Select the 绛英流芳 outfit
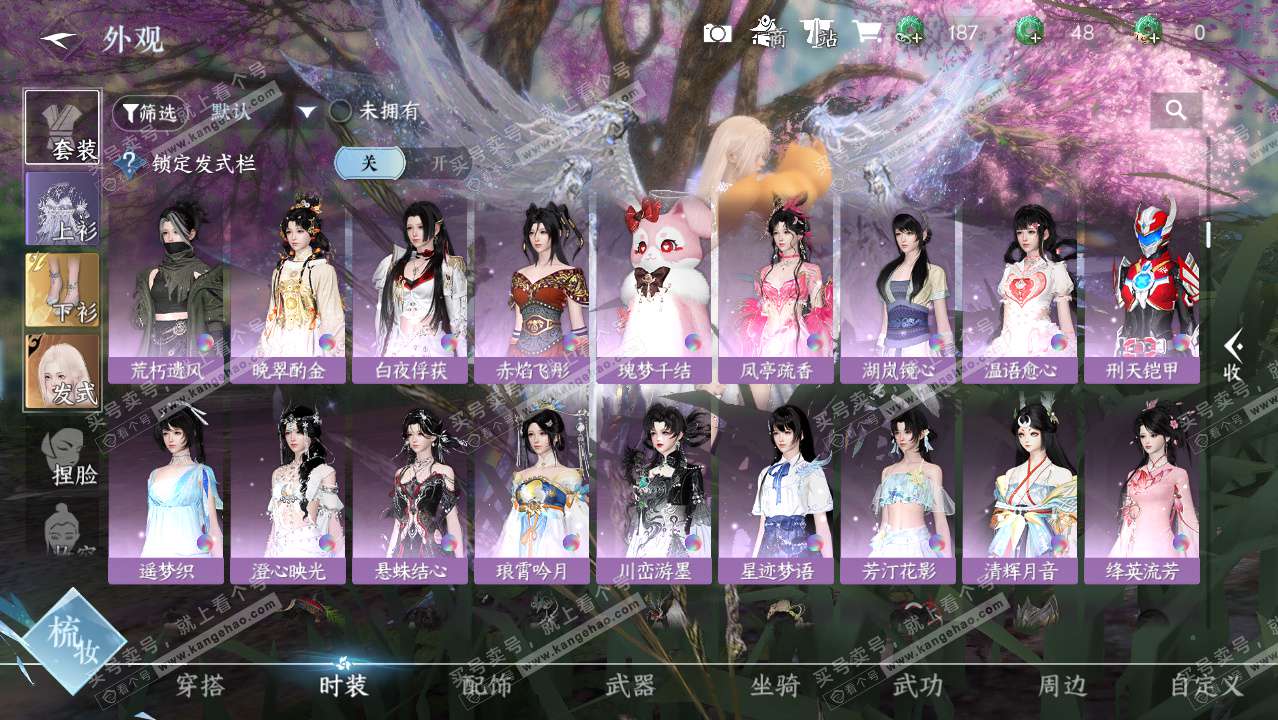 [1142, 492]
